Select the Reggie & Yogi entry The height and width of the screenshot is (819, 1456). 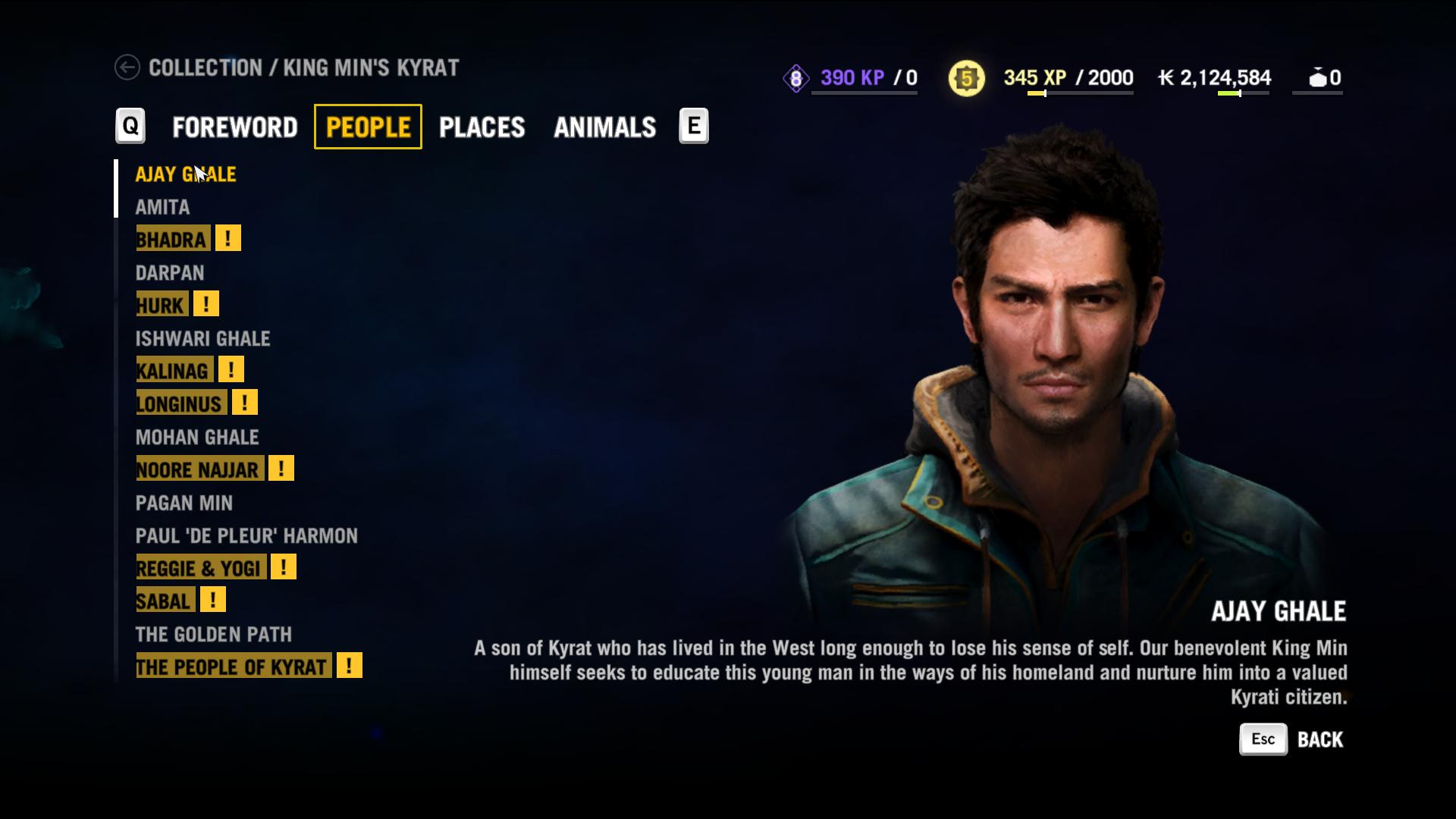click(199, 569)
